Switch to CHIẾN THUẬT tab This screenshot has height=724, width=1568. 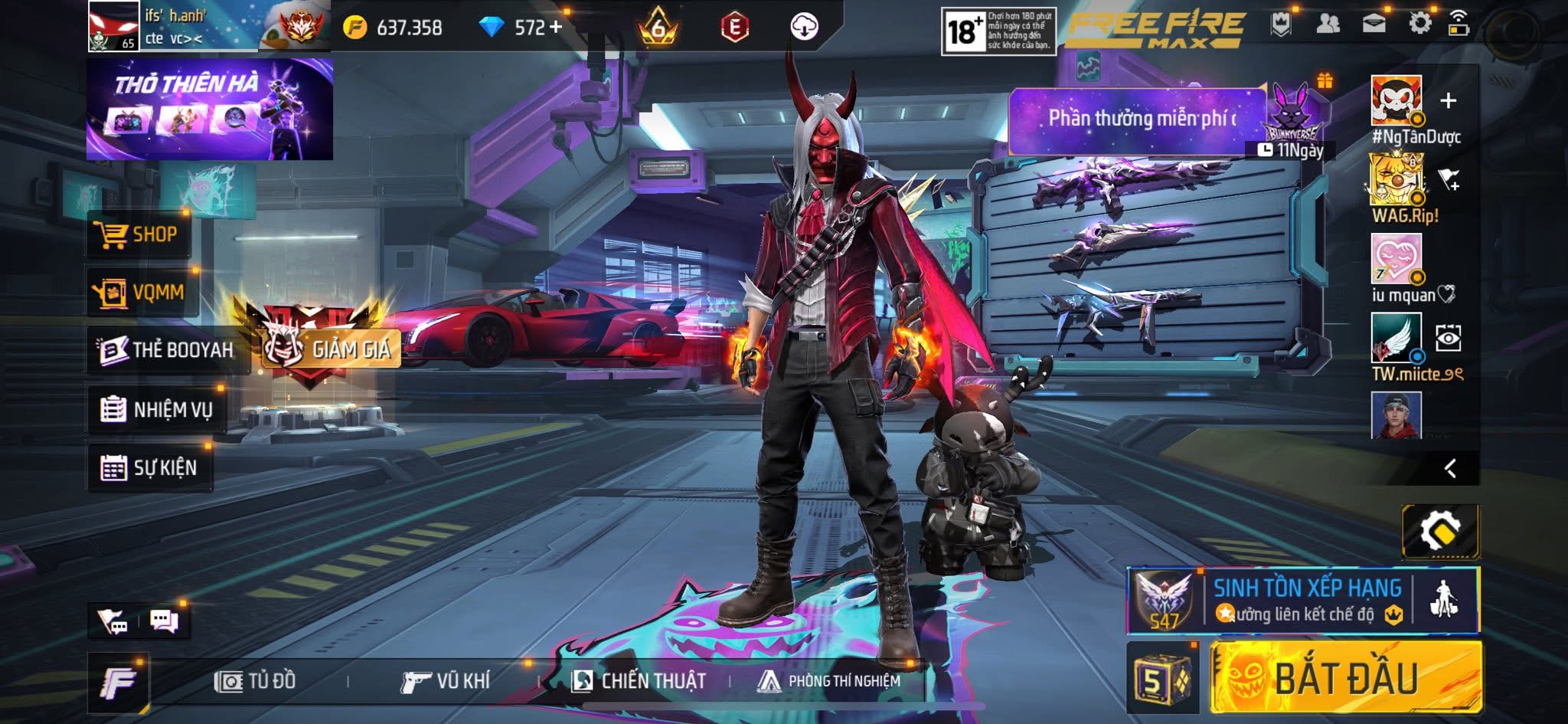click(639, 681)
